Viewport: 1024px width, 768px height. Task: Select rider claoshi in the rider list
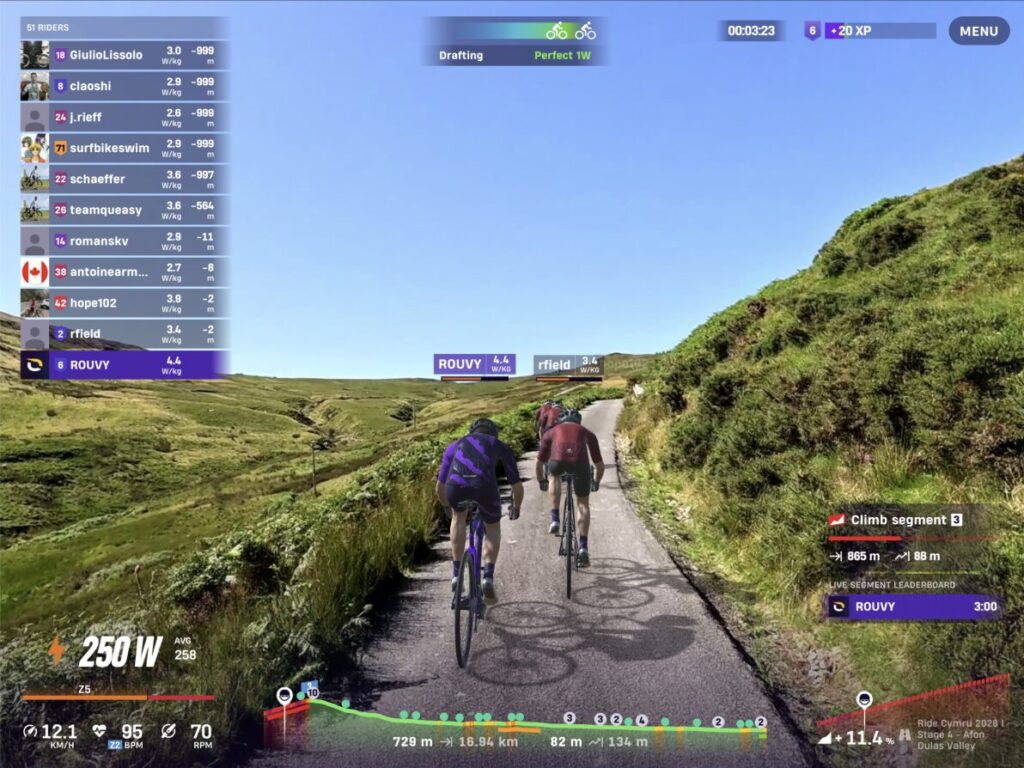124,86
